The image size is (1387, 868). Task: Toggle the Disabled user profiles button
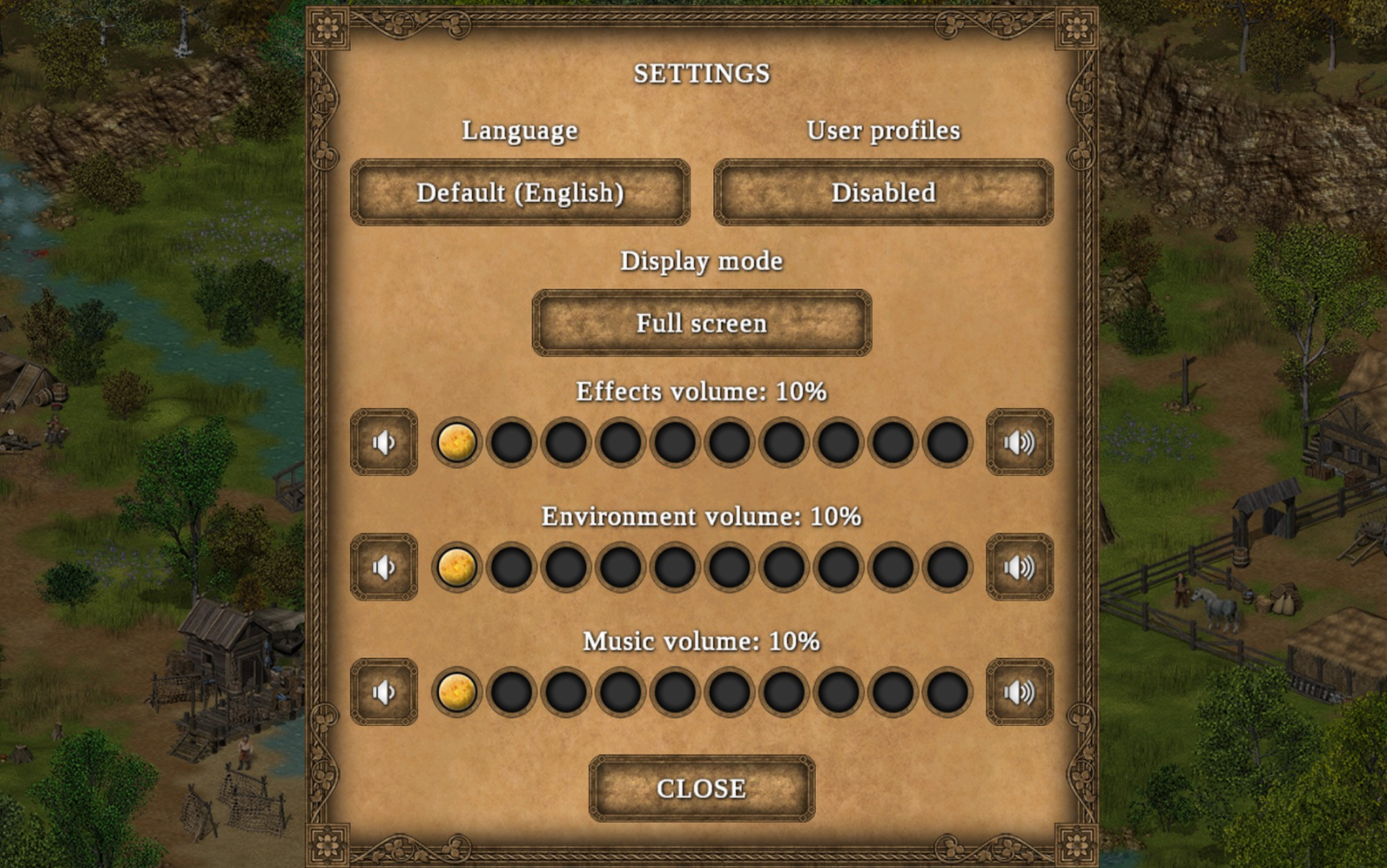(883, 193)
